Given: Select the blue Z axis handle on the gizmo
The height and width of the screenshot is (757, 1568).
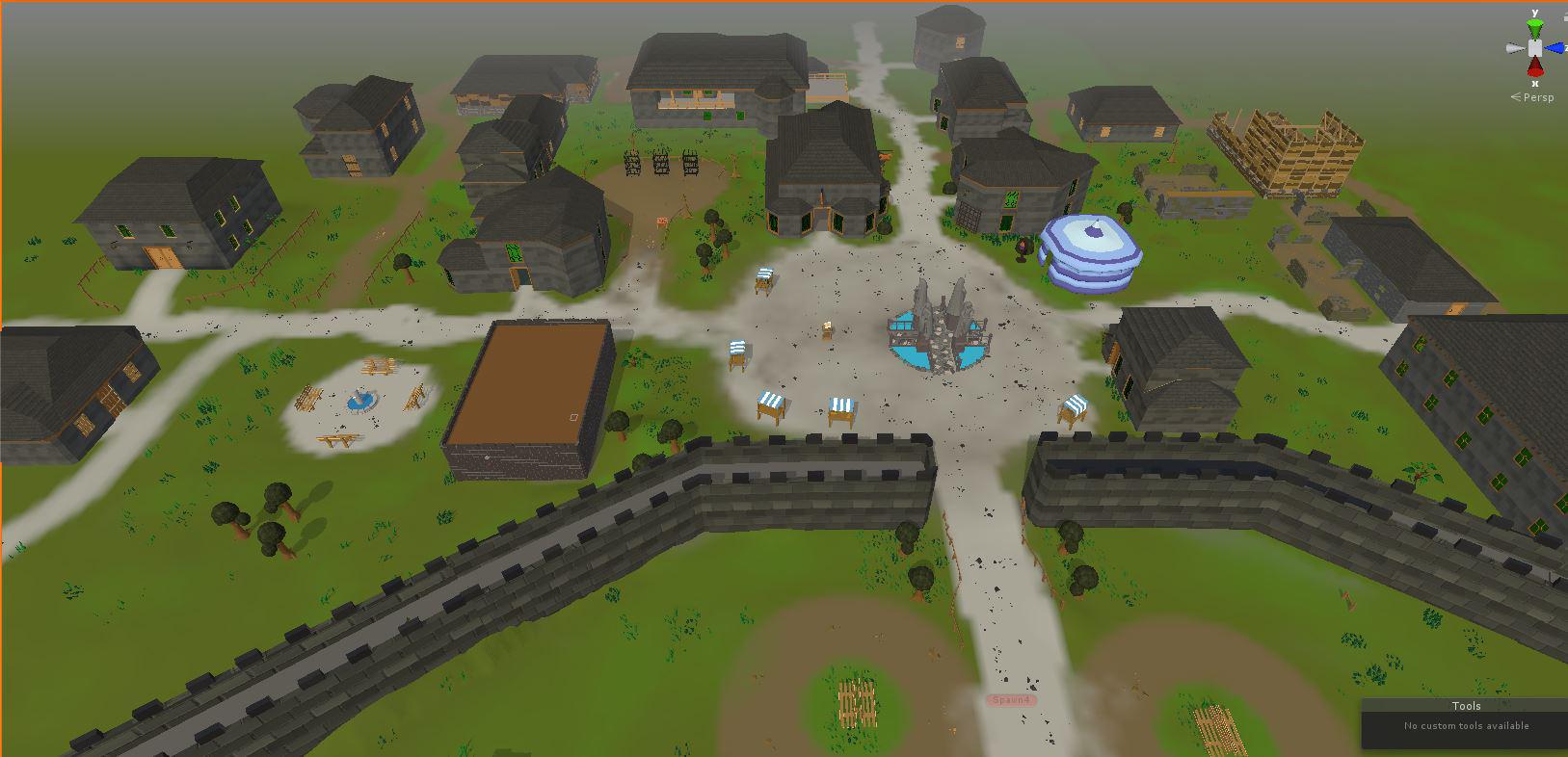Looking at the screenshot, I should [1555, 47].
